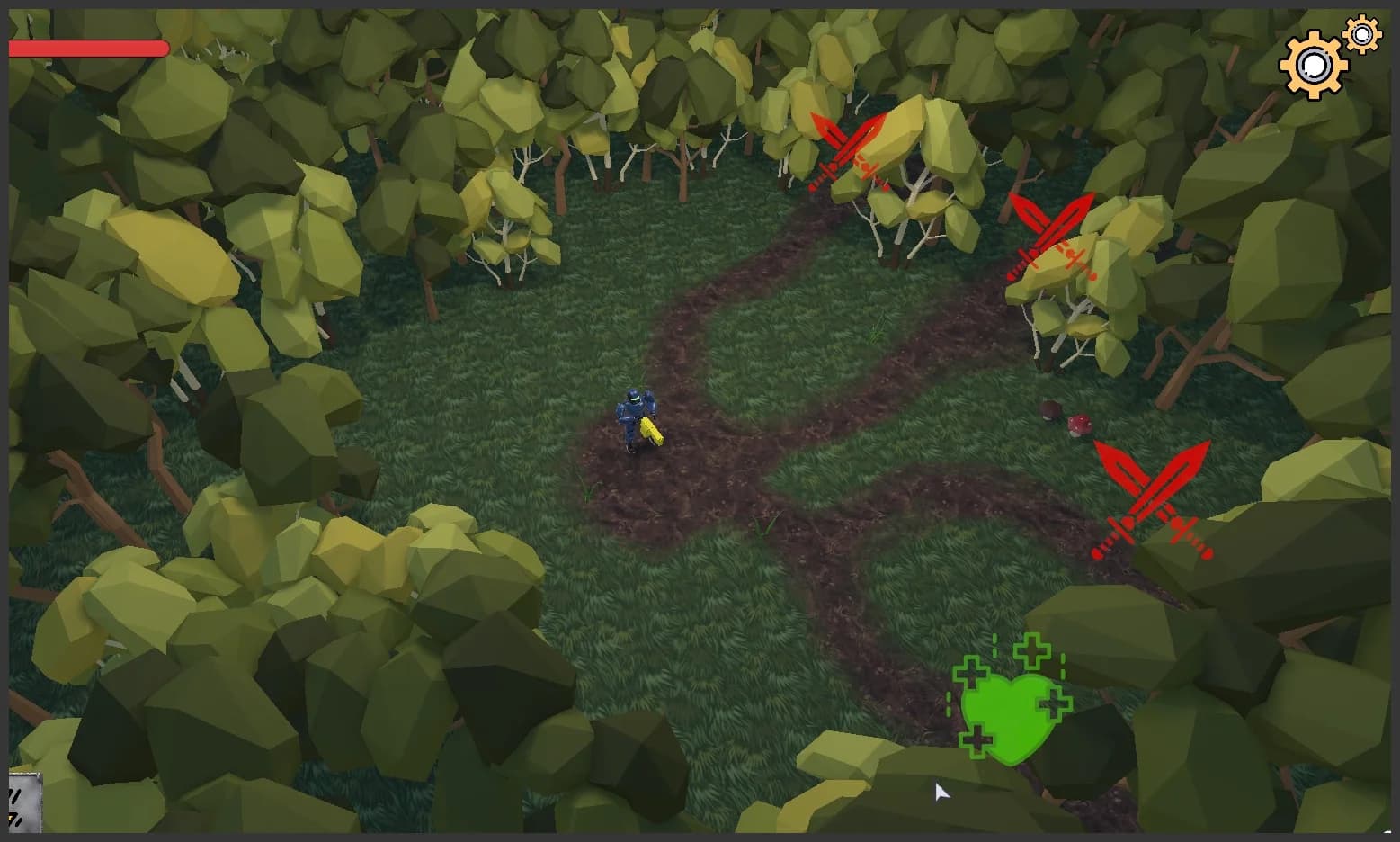Click the plus sign above the green heart

[x=1030, y=649]
